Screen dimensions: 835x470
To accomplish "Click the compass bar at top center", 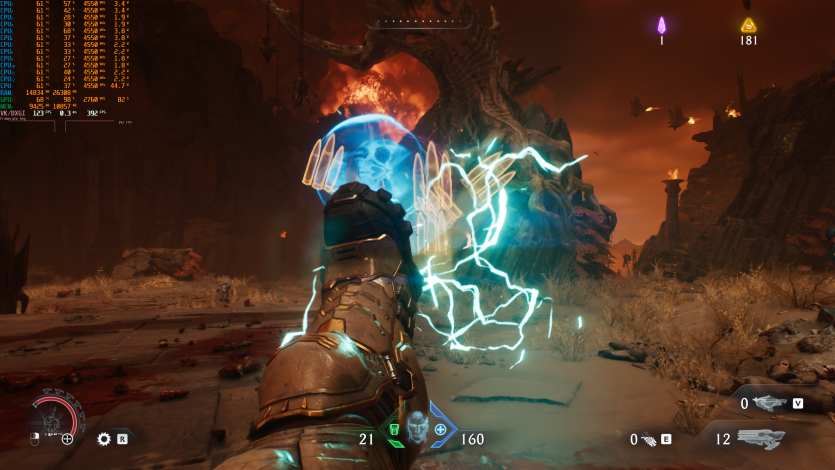I will (417, 21).
